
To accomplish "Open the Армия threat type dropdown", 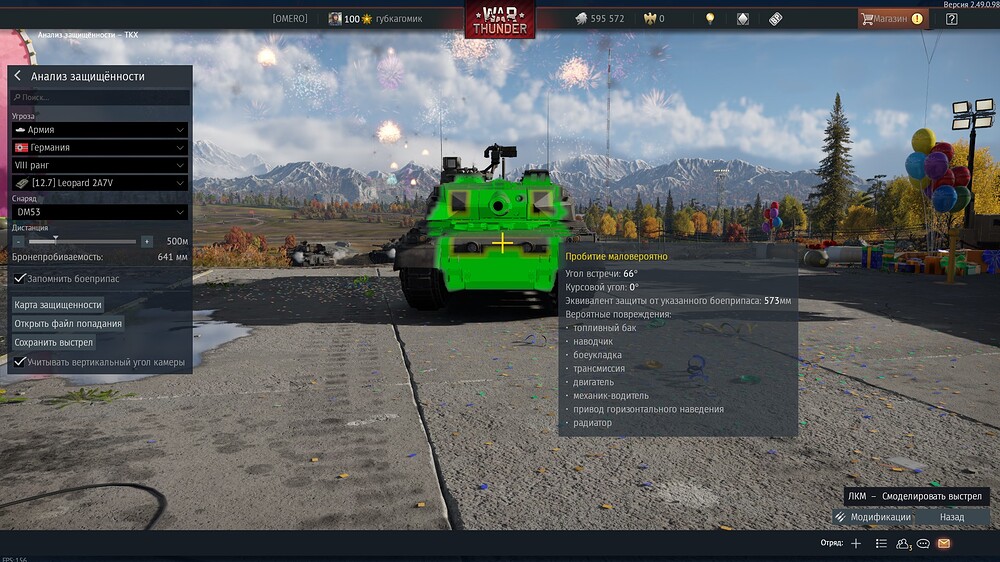I will point(99,130).
